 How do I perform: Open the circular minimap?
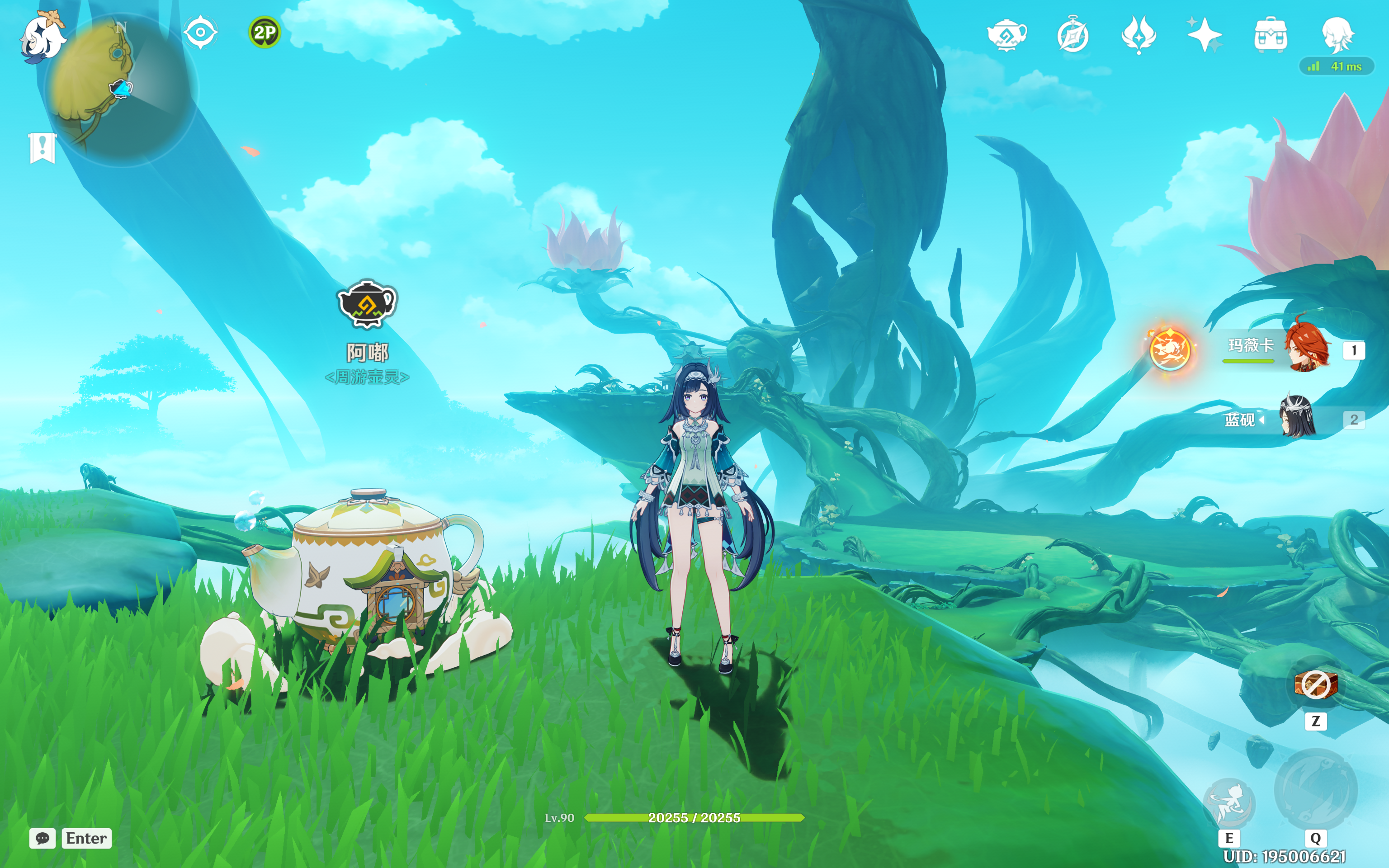(122, 89)
